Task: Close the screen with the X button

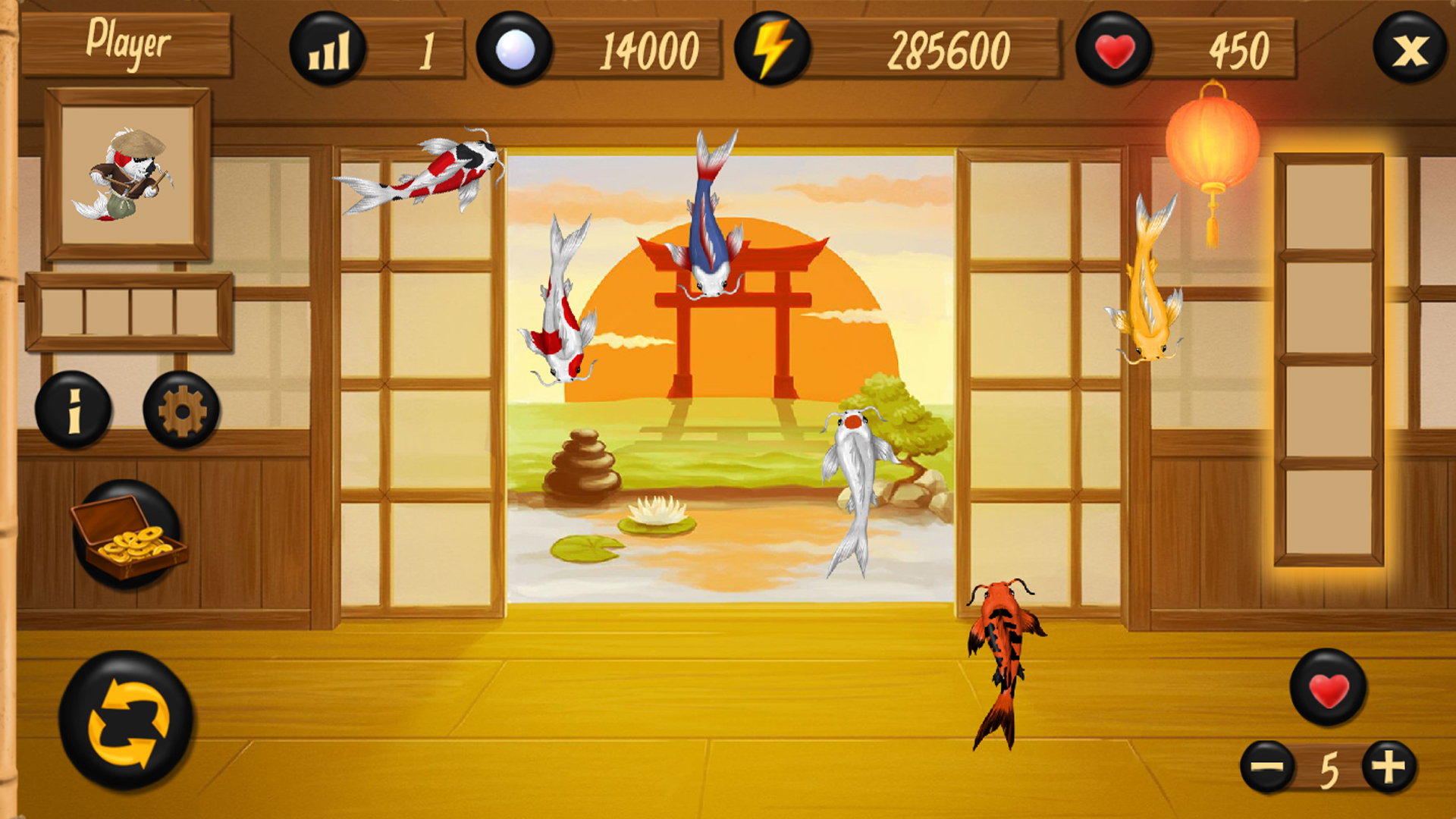Action: (x=1409, y=47)
